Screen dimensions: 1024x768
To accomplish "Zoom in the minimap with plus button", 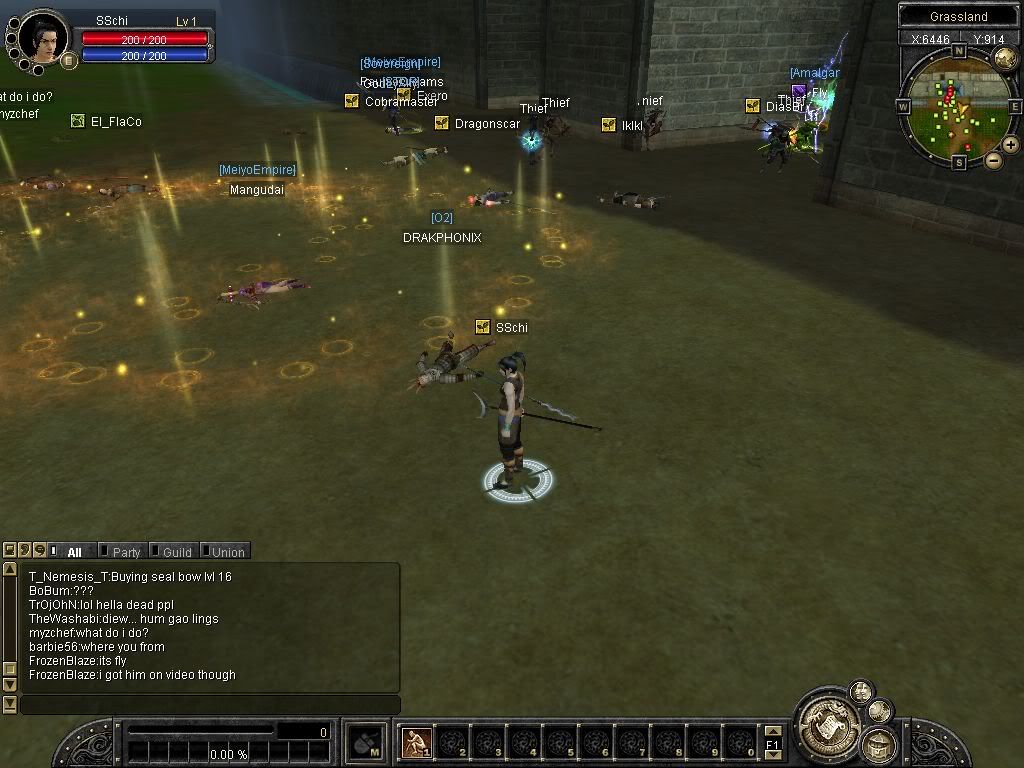I will point(1011,145).
